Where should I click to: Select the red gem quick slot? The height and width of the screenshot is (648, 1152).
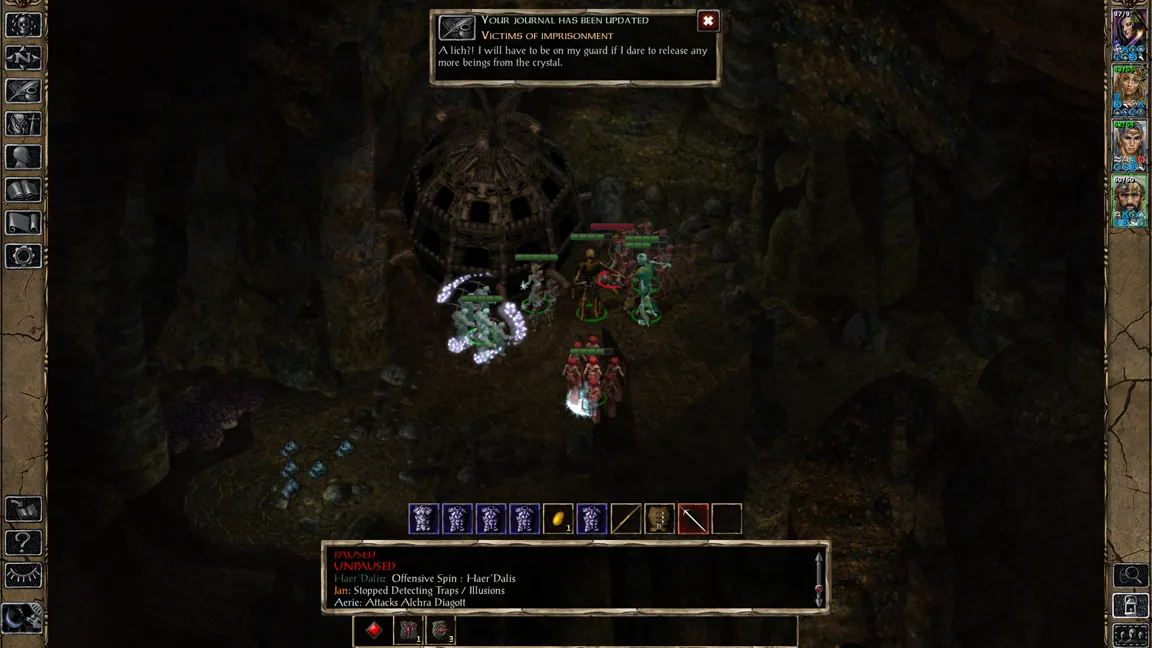(374, 630)
